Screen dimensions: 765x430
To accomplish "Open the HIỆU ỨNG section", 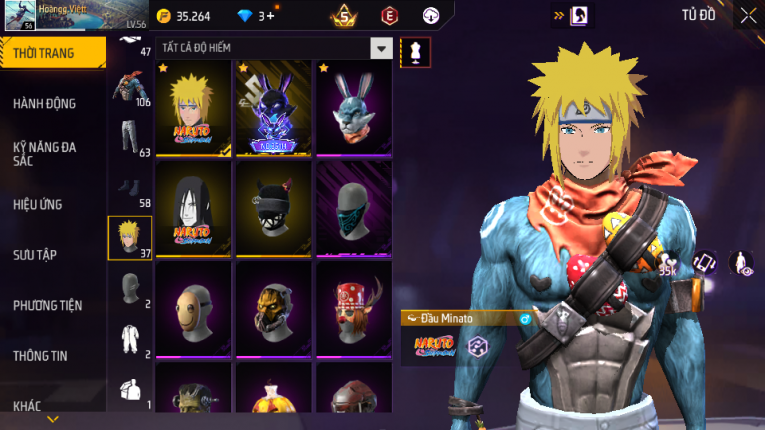I will point(38,204).
